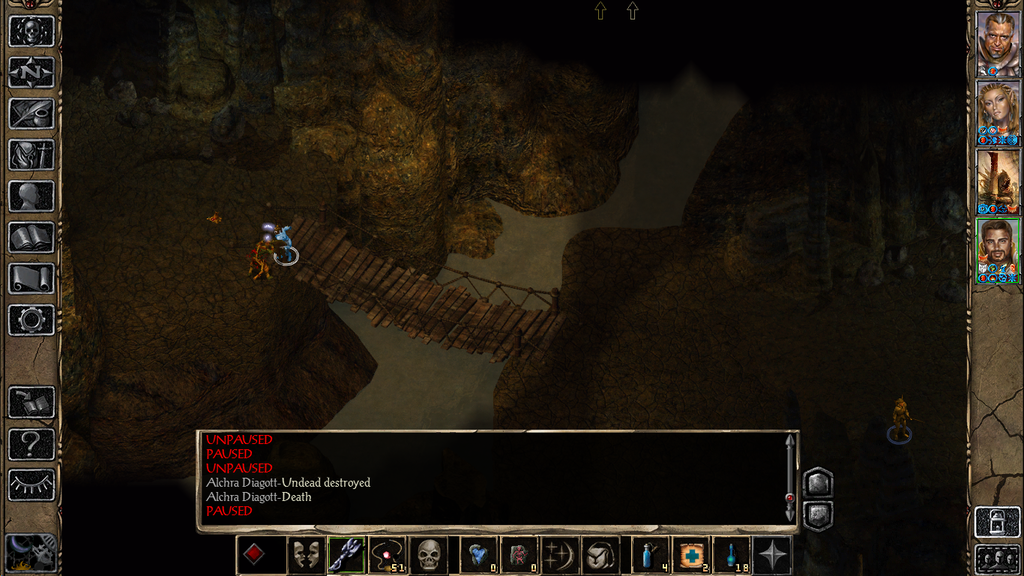This screenshot has width=1024, height=576.
Task: Toggle the rest eye button
Action: [31, 485]
